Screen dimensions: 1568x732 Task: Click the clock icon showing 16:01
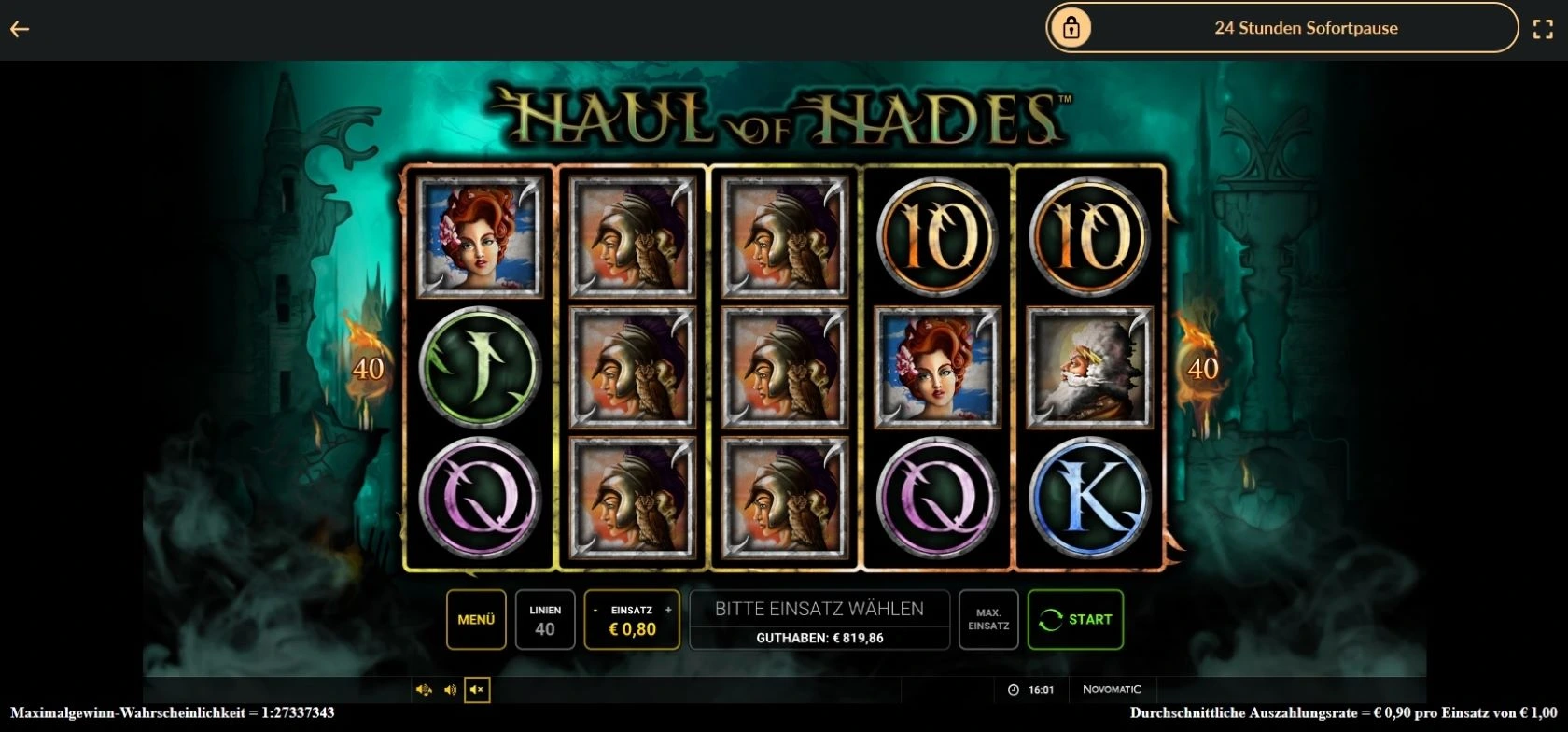[1013, 690]
